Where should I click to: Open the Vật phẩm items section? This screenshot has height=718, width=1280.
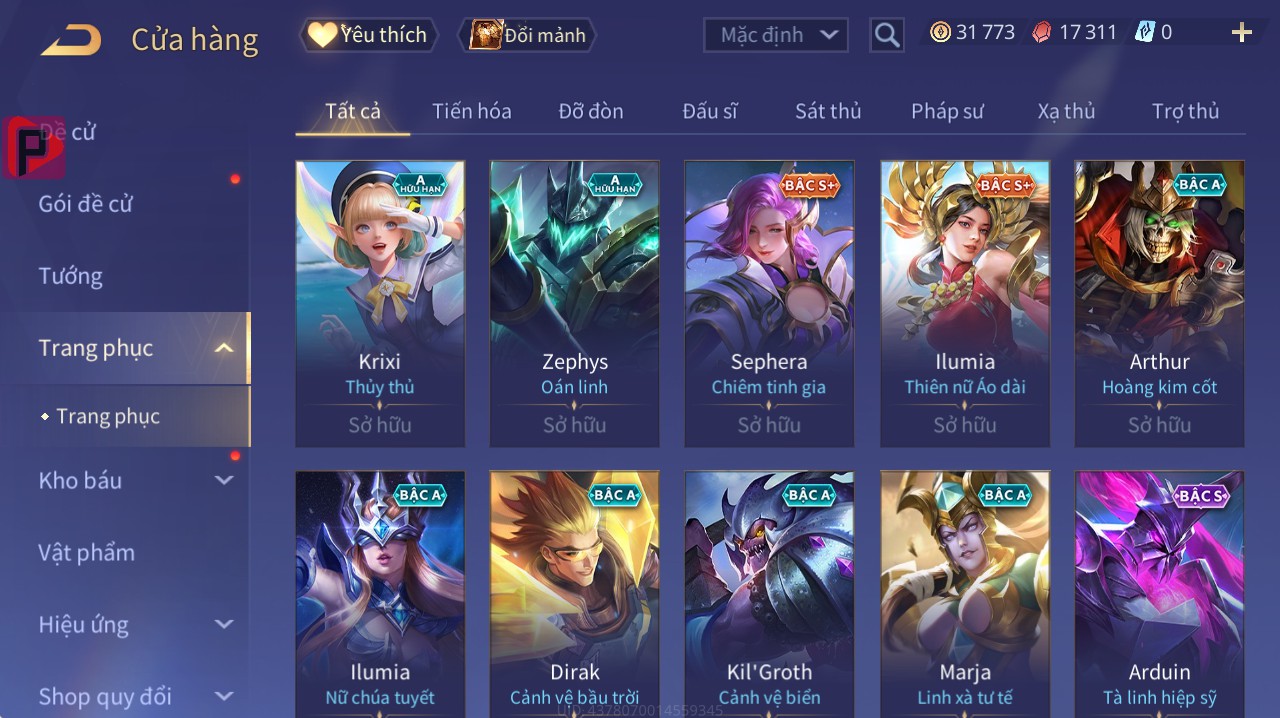87,552
